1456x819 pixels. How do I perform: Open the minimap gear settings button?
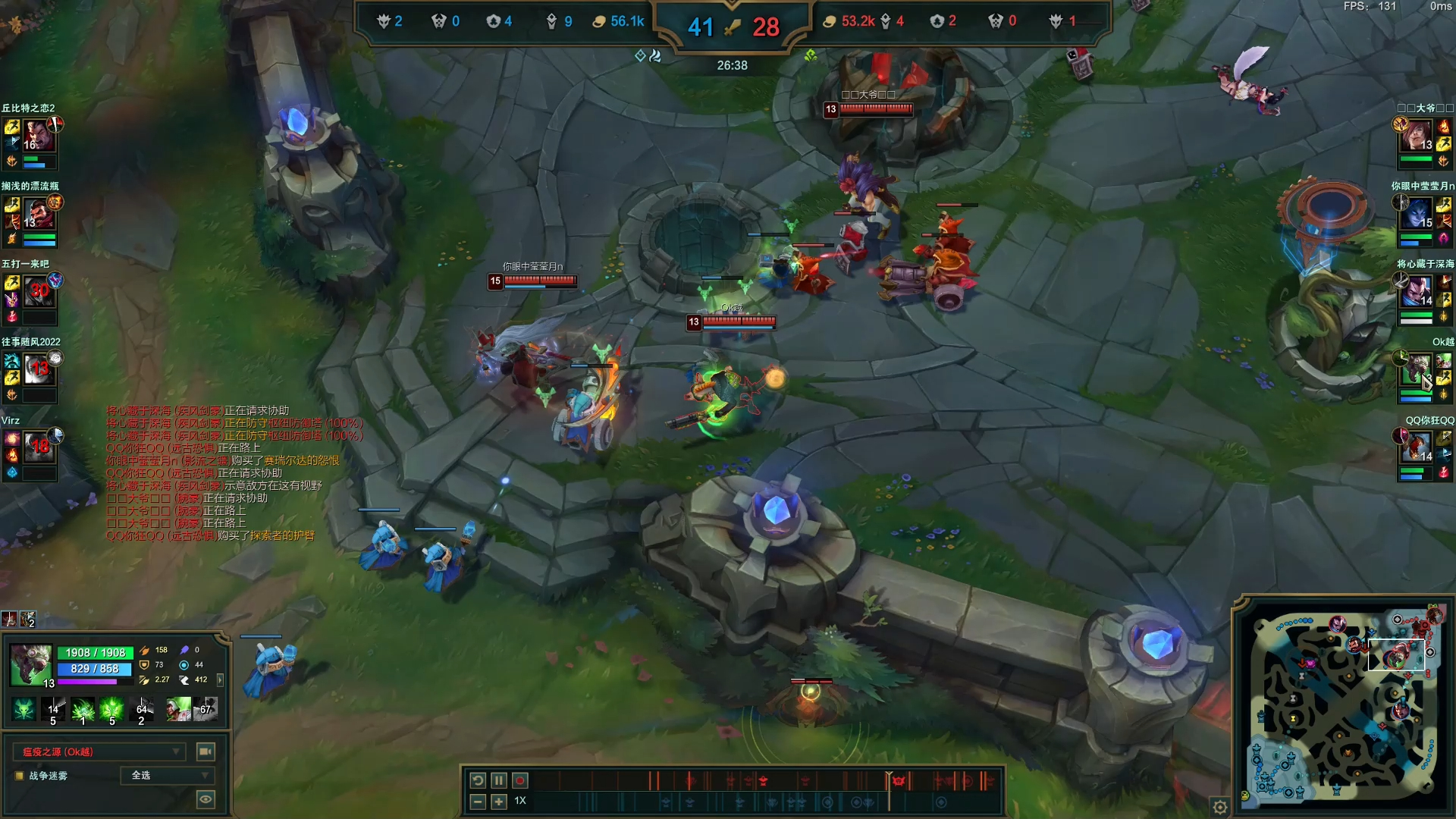tap(1220, 808)
